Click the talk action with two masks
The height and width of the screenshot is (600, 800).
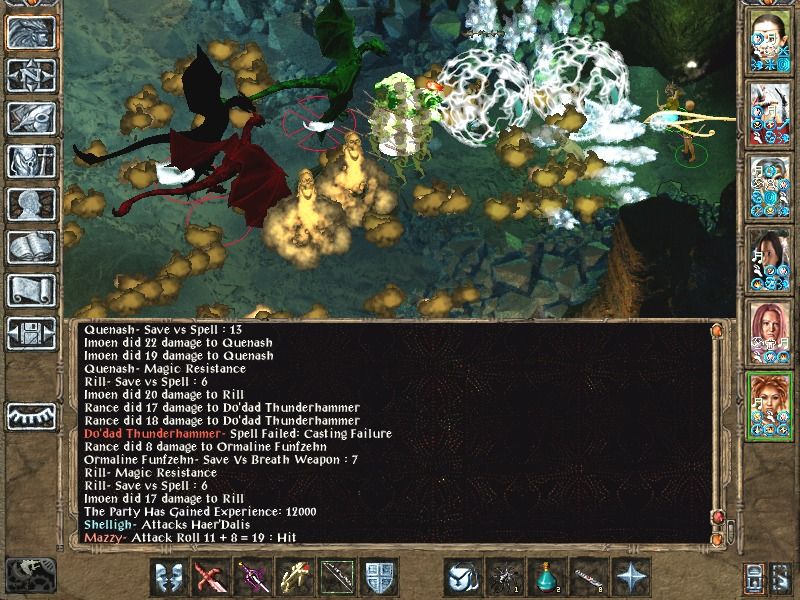point(169,578)
